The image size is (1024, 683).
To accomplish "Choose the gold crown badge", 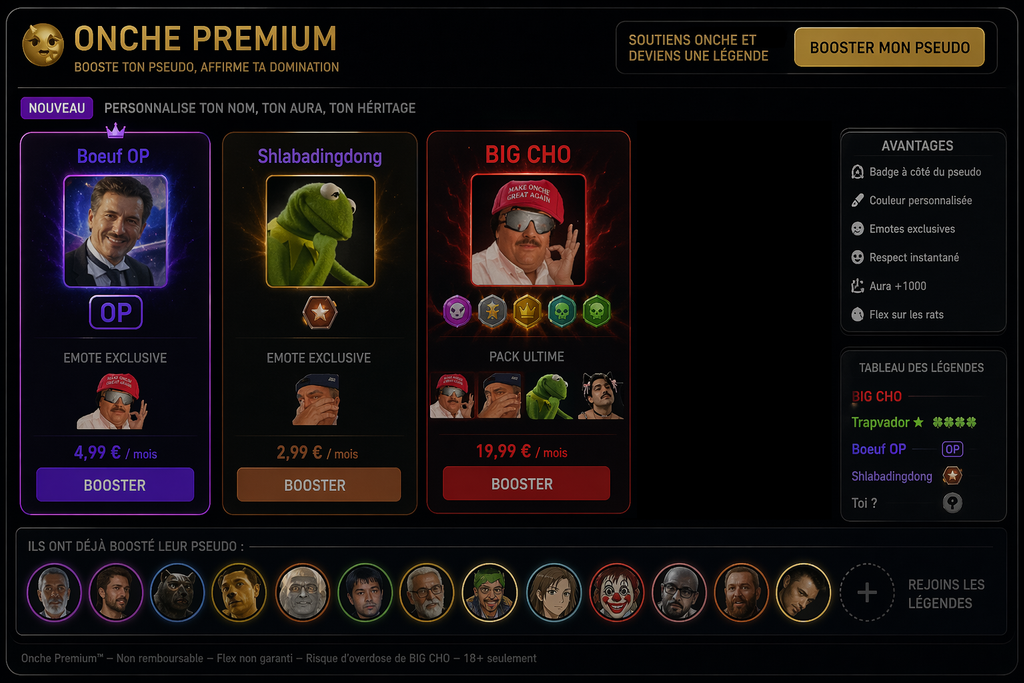I will tap(527, 311).
